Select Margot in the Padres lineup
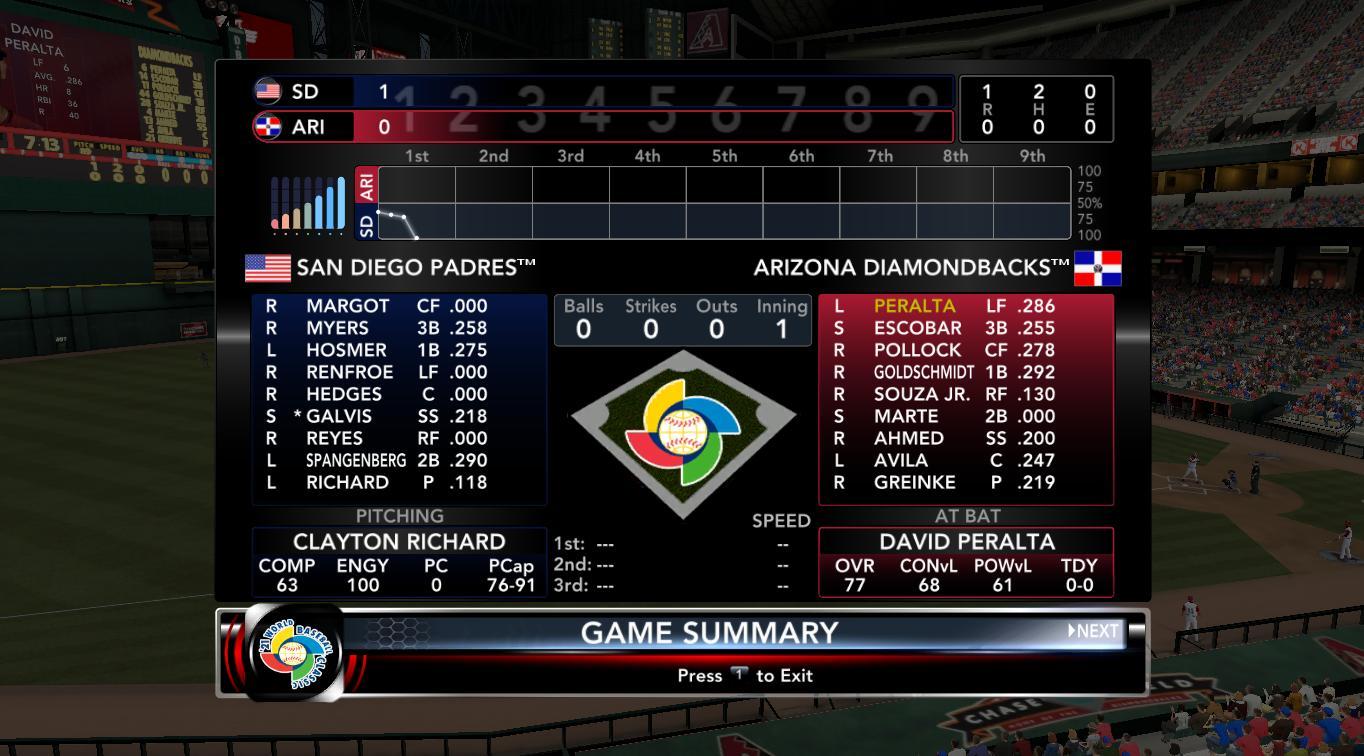This screenshot has height=756, width=1364. 347,306
